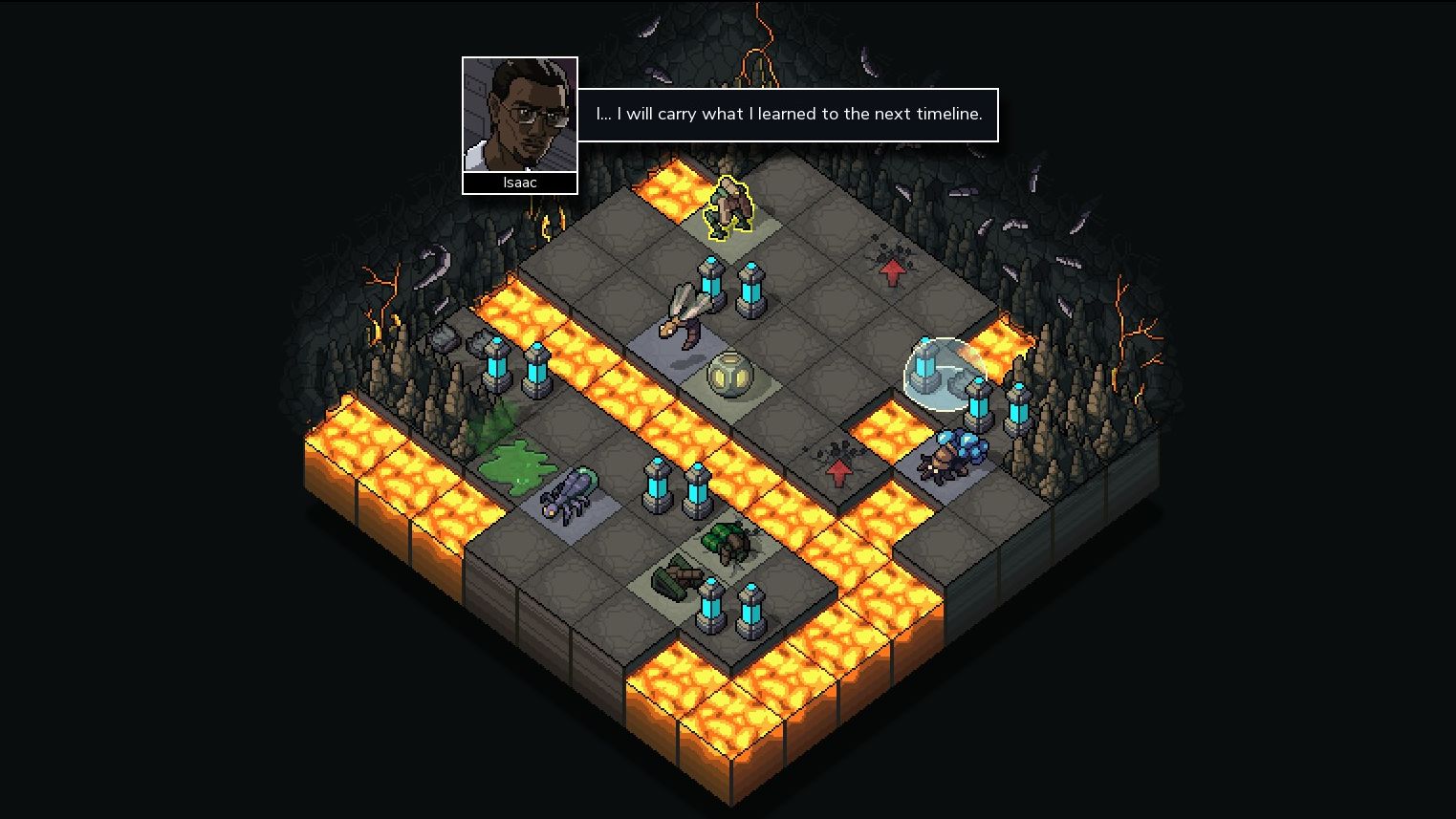
Task: Expand the dialogue text box
Action: [x=788, y=115]
